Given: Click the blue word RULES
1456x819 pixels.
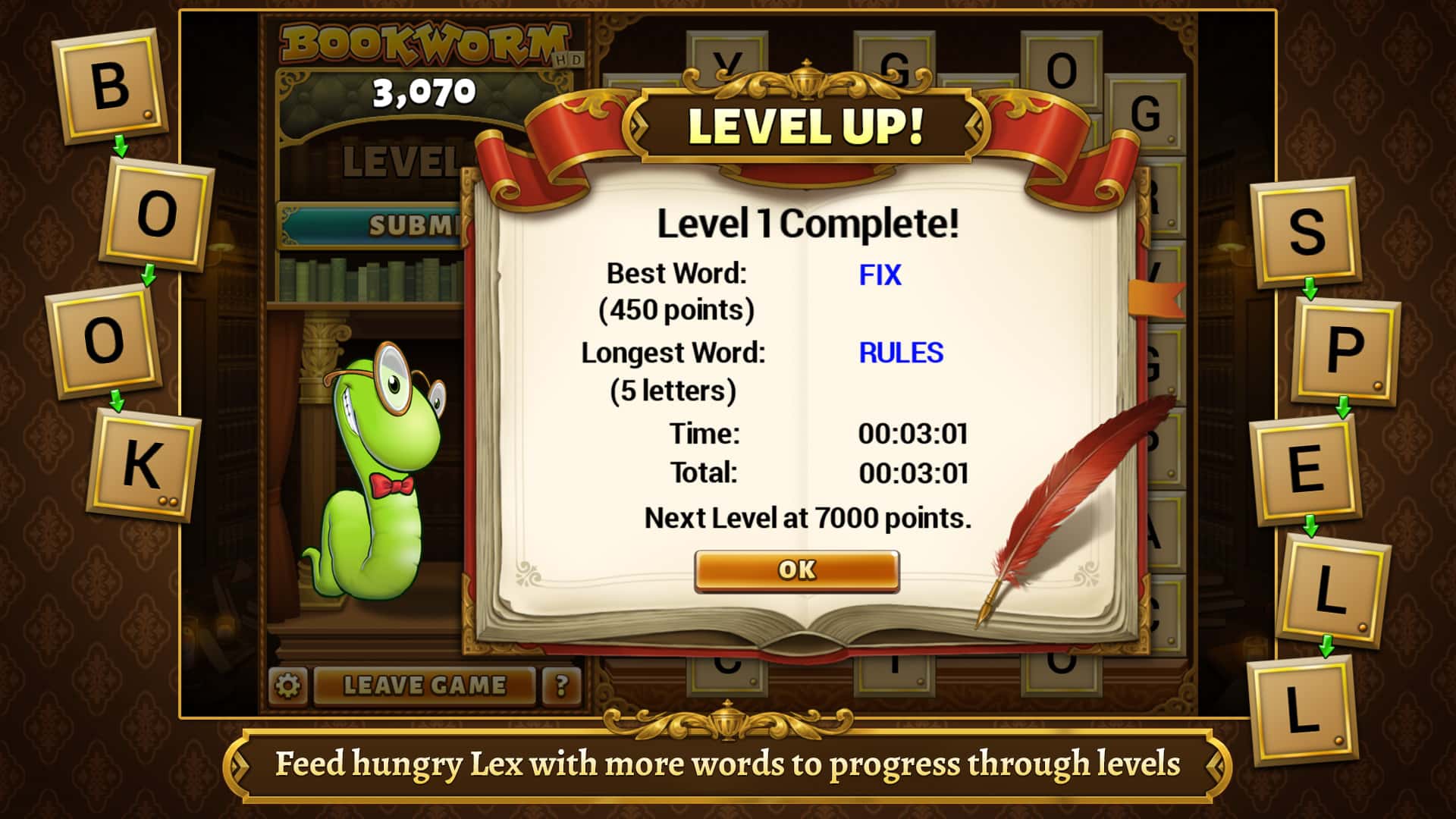Looking at the screenshot, I should [x=899, y=353].
